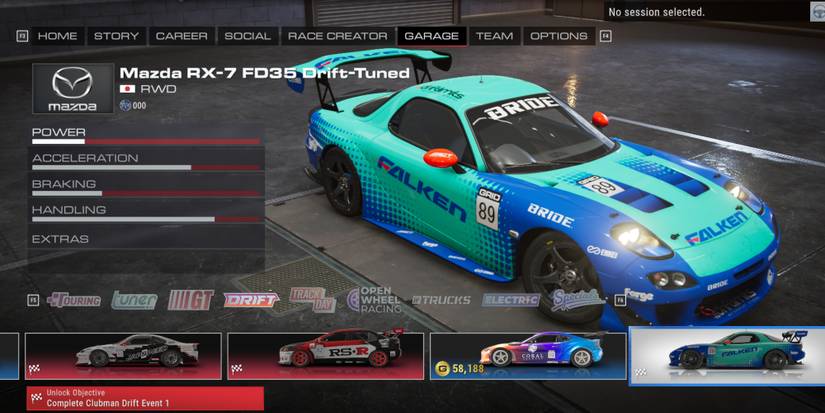Select the white and black drift car thumbnail

pos(124,356)
